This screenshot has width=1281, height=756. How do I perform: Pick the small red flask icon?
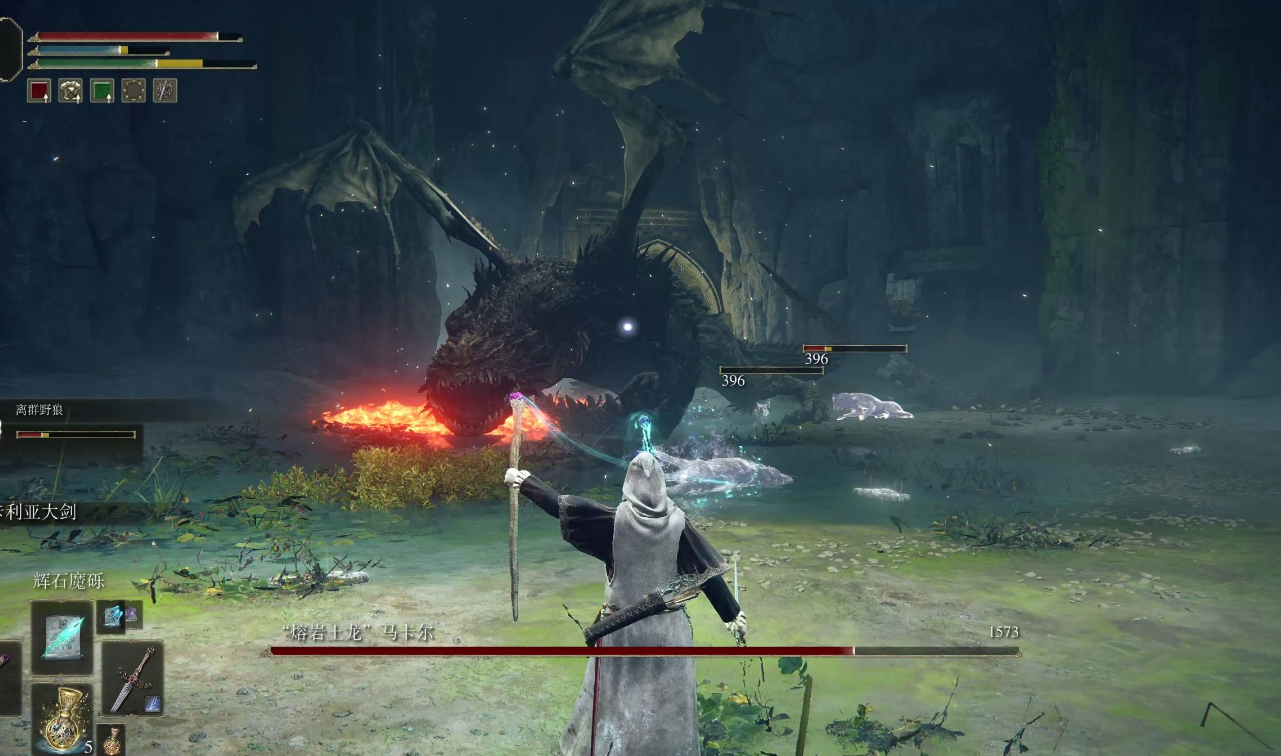tap(112, 741)
